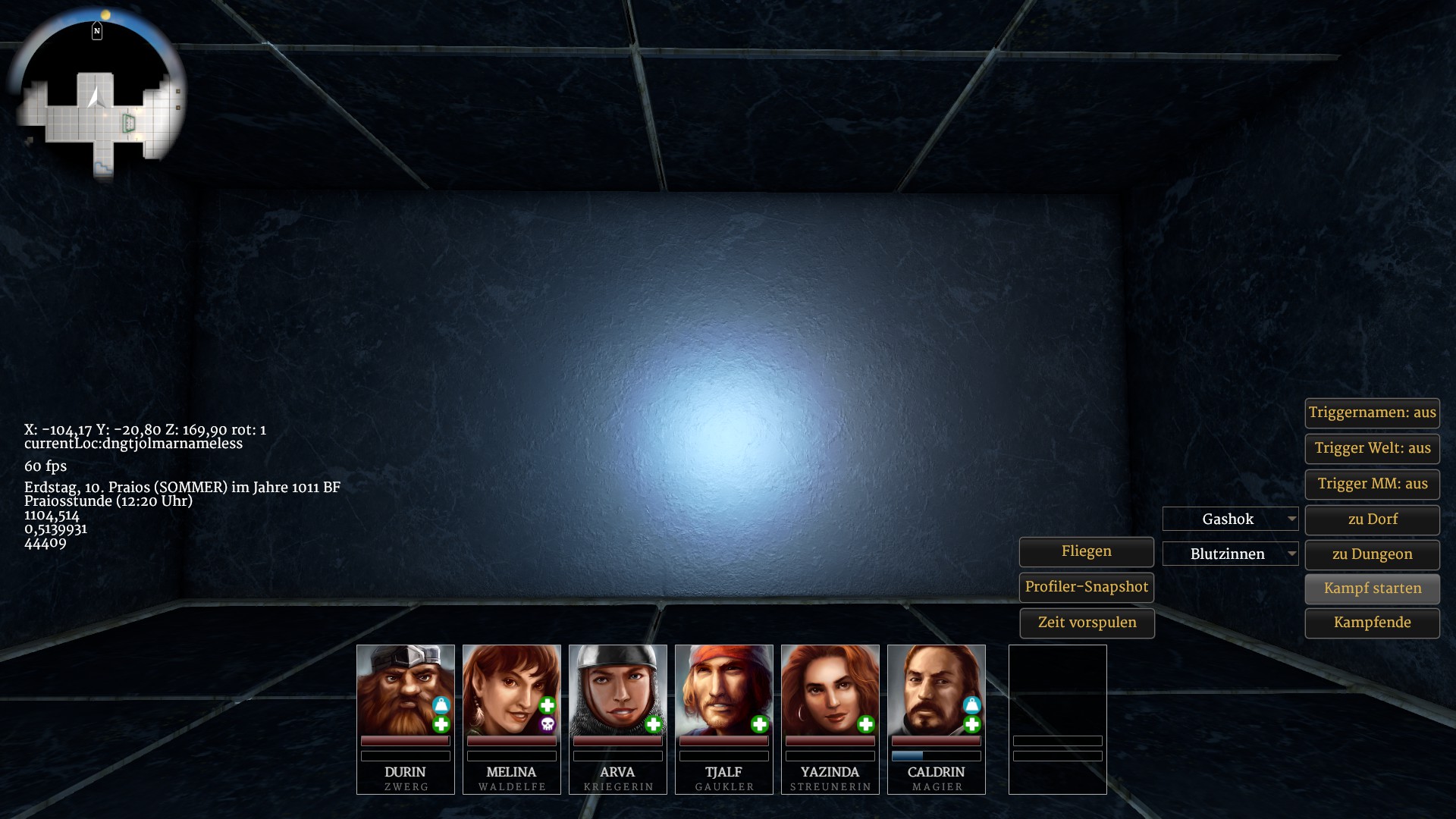Viewport: 1456px width, 819px height.
Task: Take a Profiler-Snapshot
Action: click(1086, 587)
